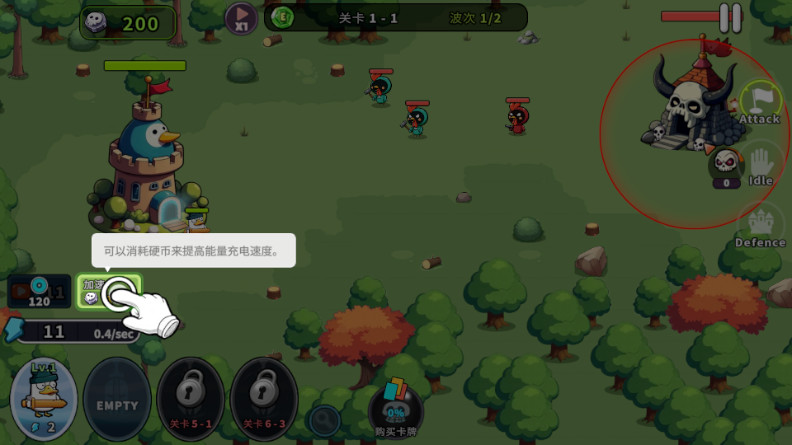Click the skull enemy counter icon
Image resolution: width=792 pixels, height=445 pixels.
[x=726, y=164]
